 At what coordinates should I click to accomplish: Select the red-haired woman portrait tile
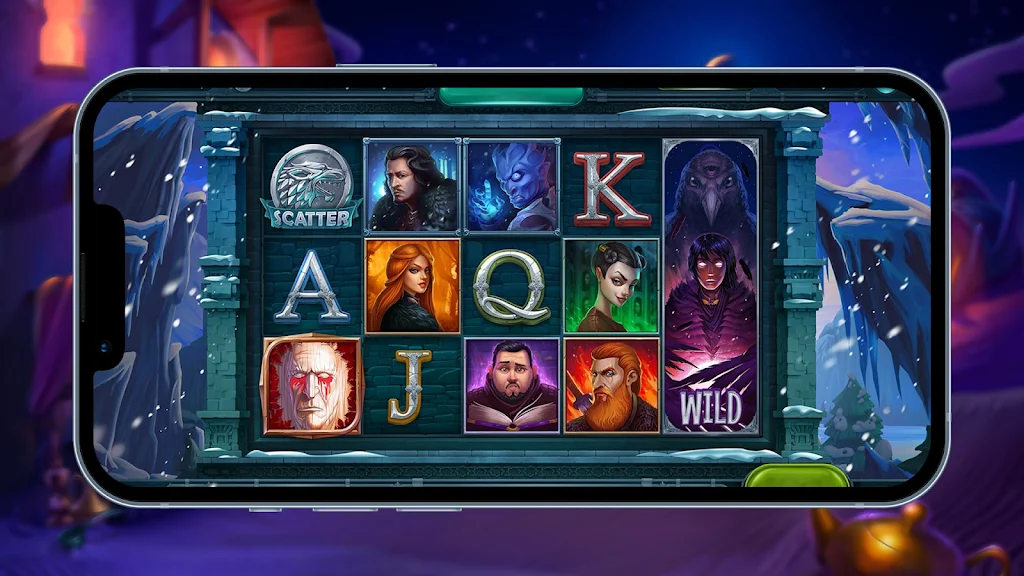click(x=412, y=286)
